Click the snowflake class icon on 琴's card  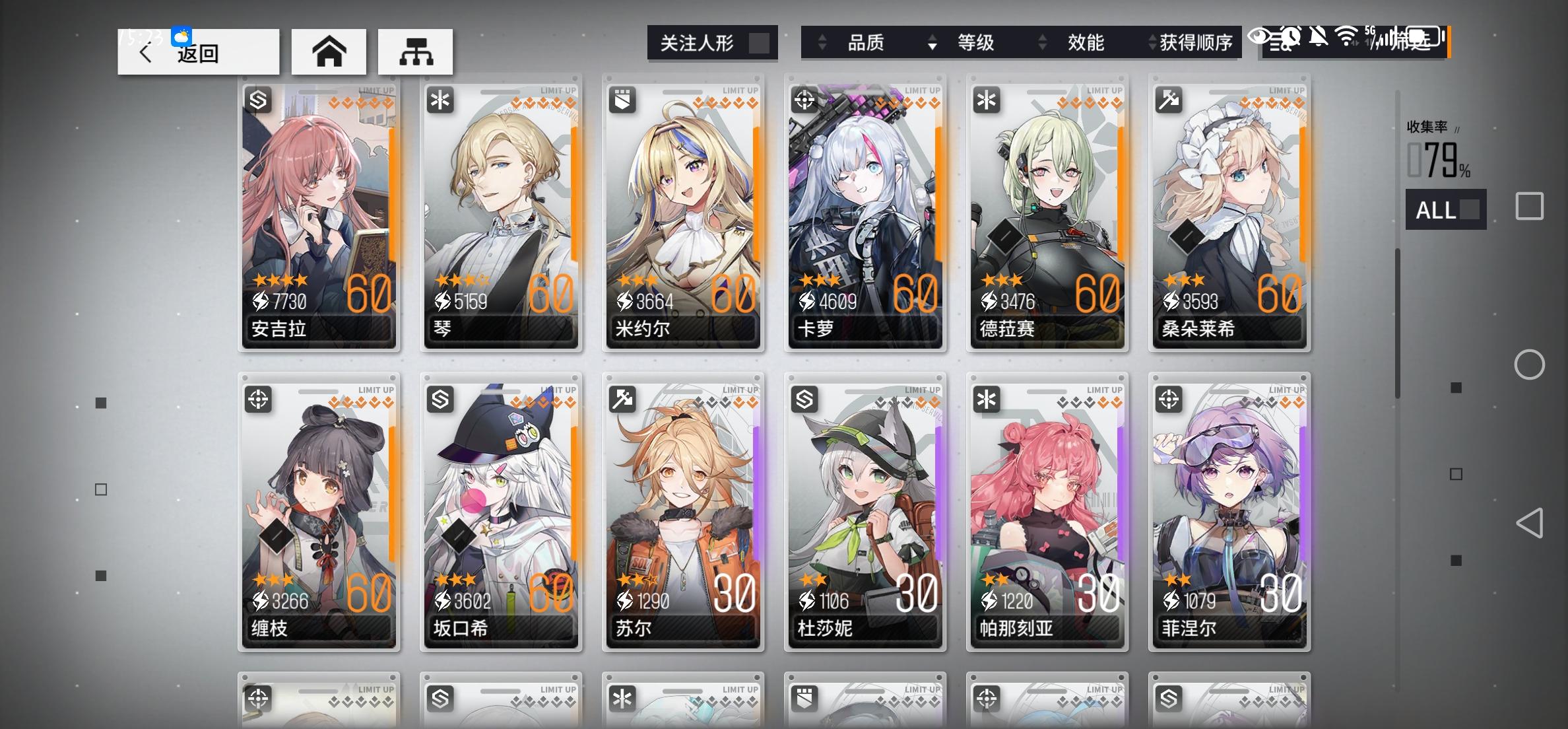441,99
